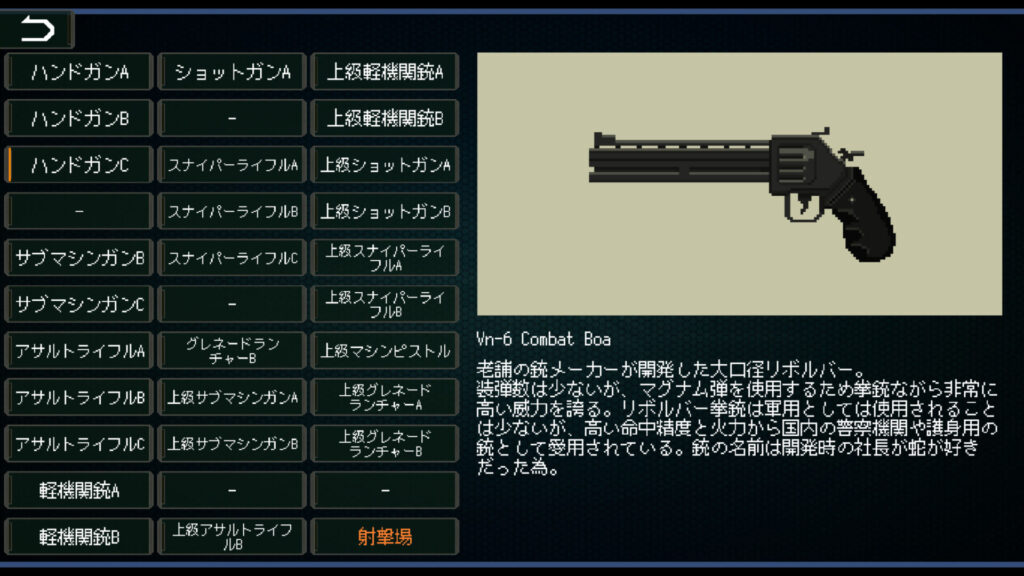Choose the ハンドガンB entry

pos(80,119)
